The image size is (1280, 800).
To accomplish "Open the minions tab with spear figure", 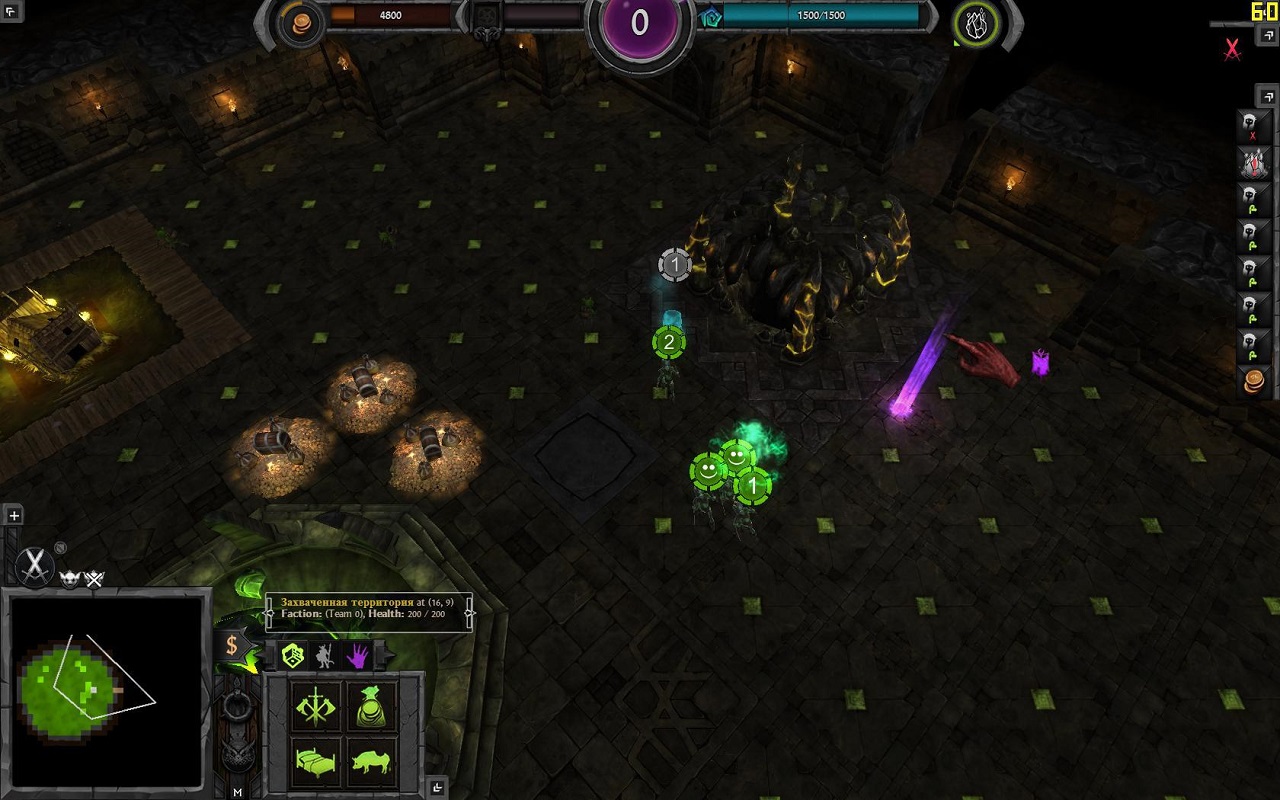I will (325, 656).
